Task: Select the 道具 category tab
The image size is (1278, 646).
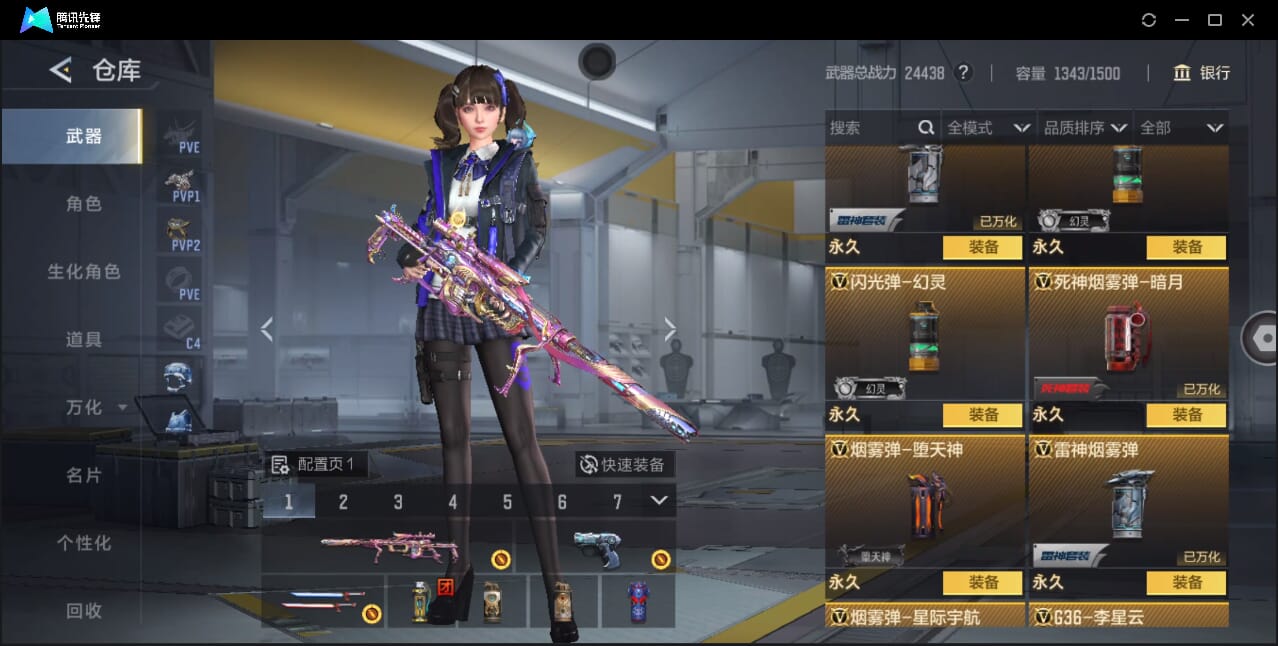Action: [84, 340]
